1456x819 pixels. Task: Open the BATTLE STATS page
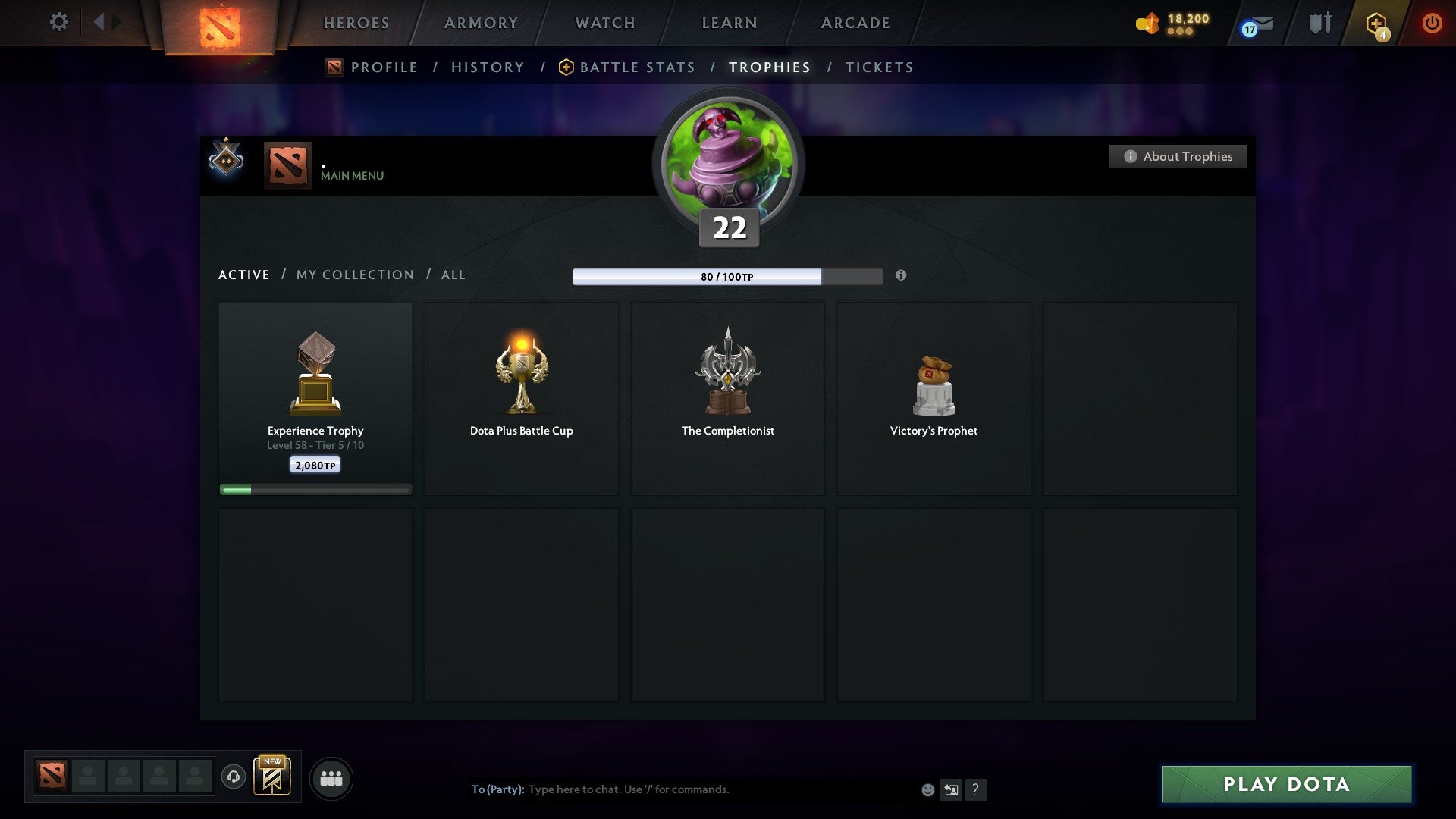[x=637, y=67]
